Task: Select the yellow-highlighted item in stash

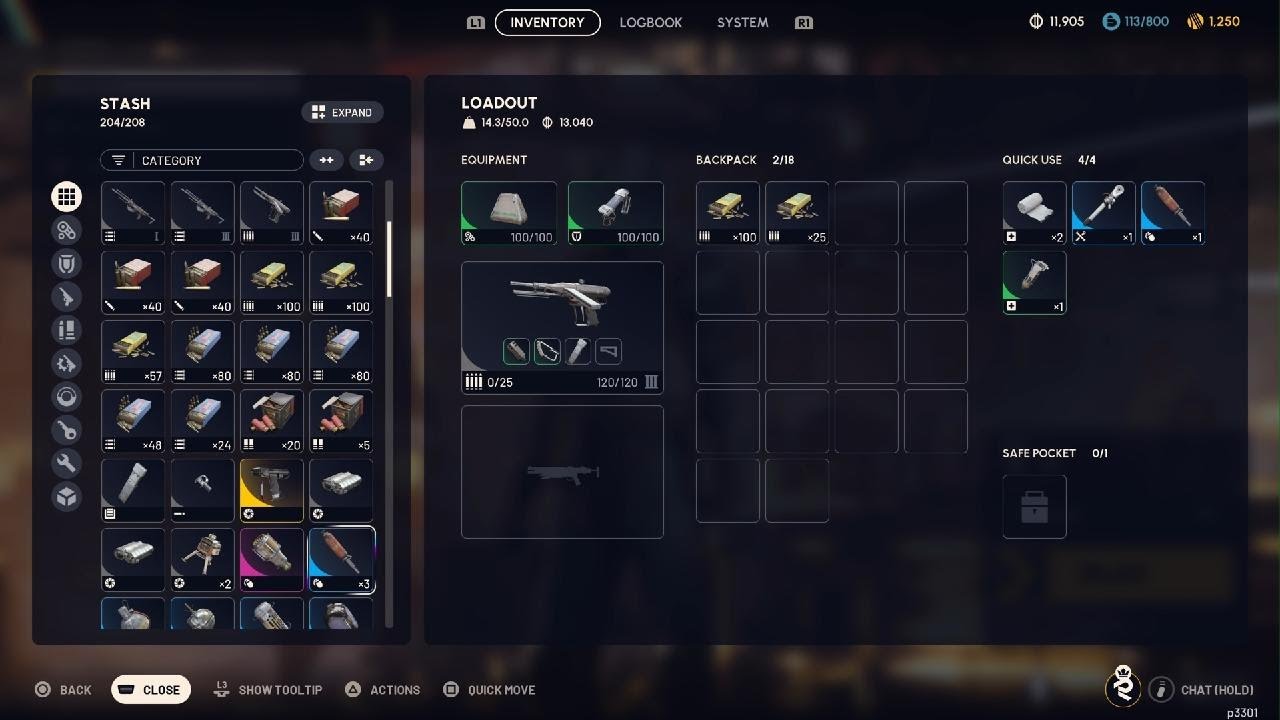Action: [272, 490]
